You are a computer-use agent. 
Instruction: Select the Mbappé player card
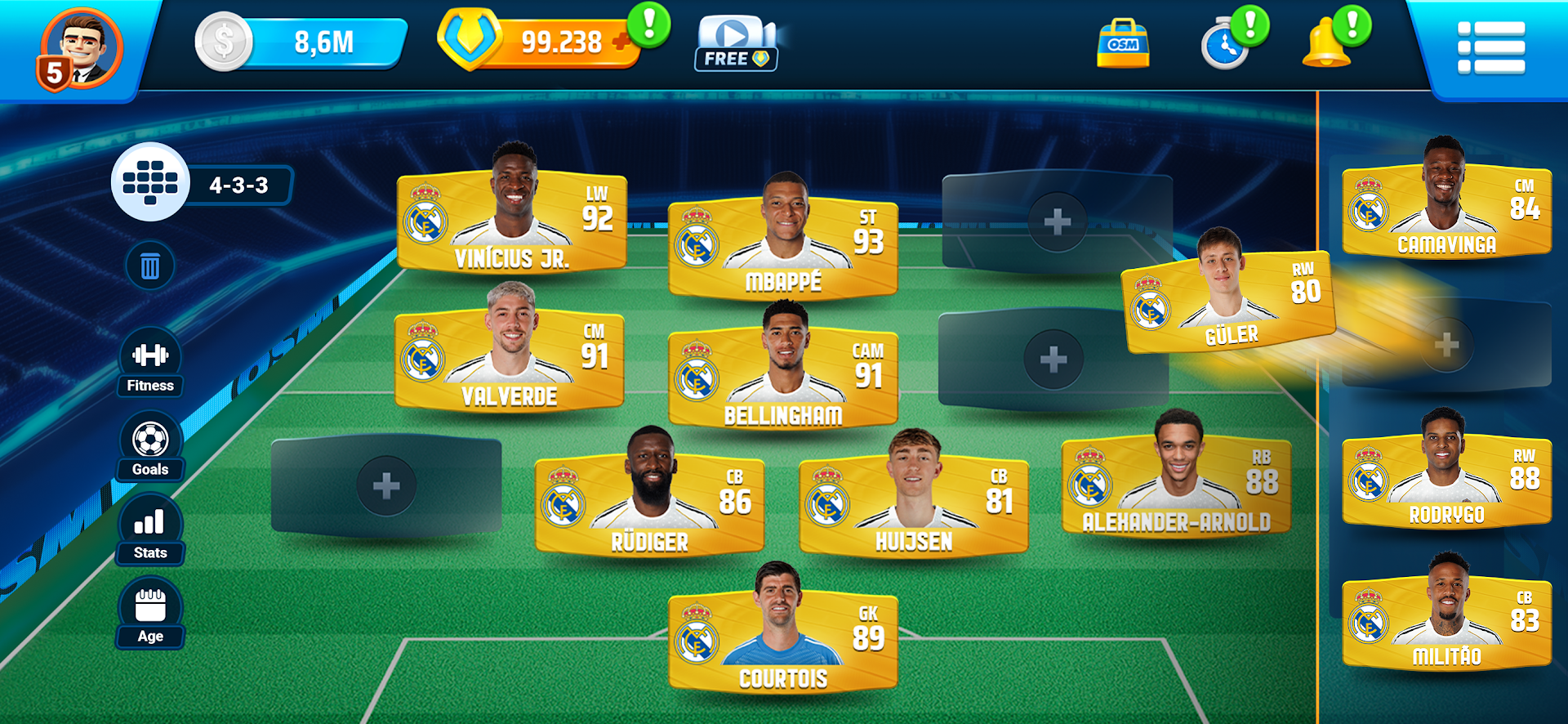pyautogui.click(x=785, y=241)
